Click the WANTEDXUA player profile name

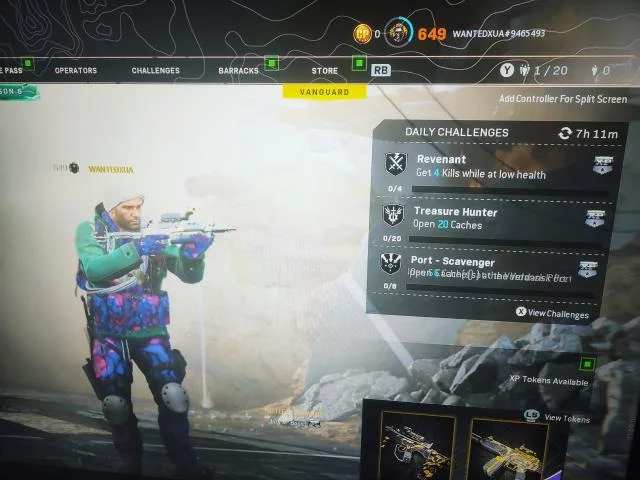[x=496, y=34]
